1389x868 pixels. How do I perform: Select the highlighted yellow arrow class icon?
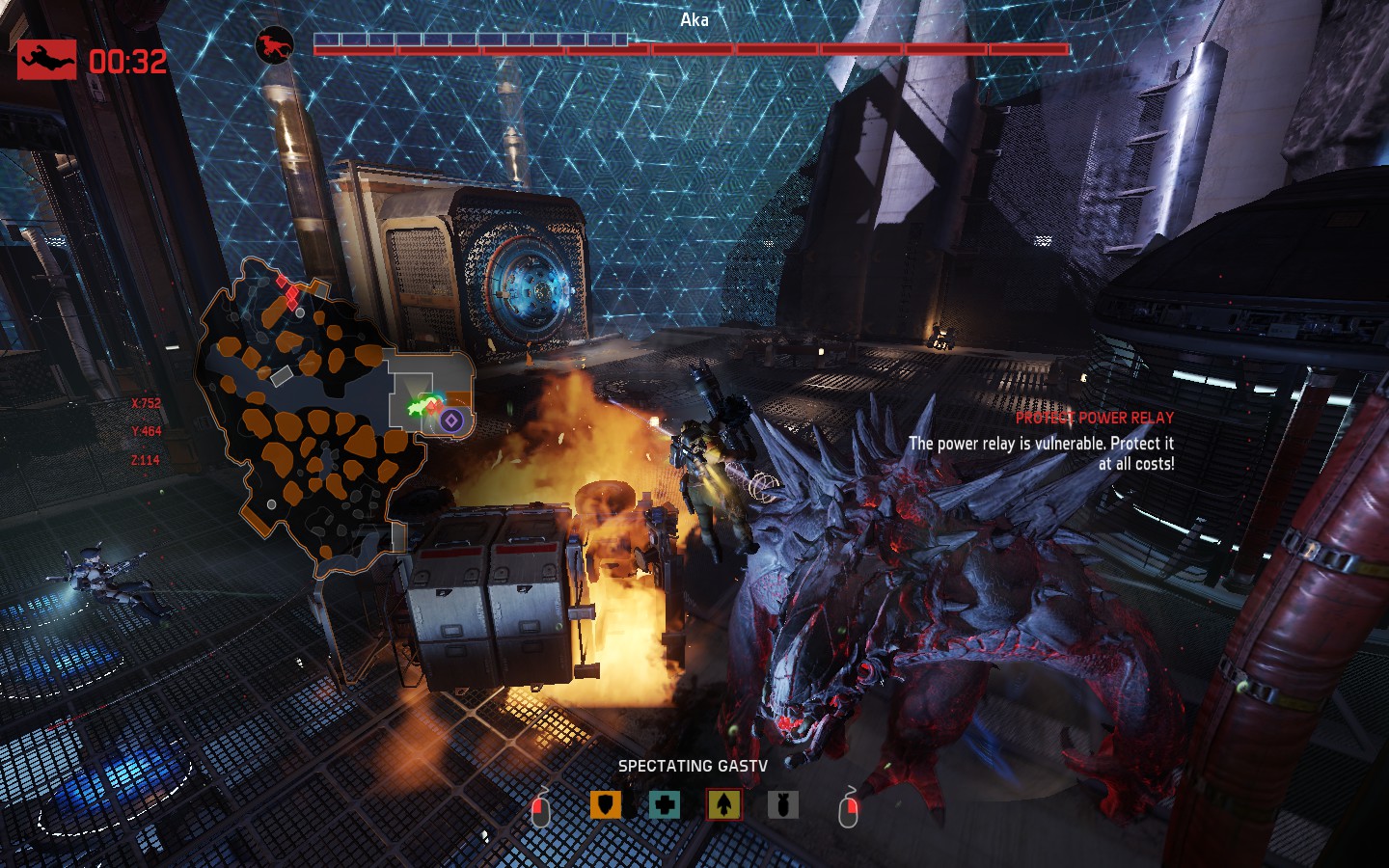(x=723, y=804)
